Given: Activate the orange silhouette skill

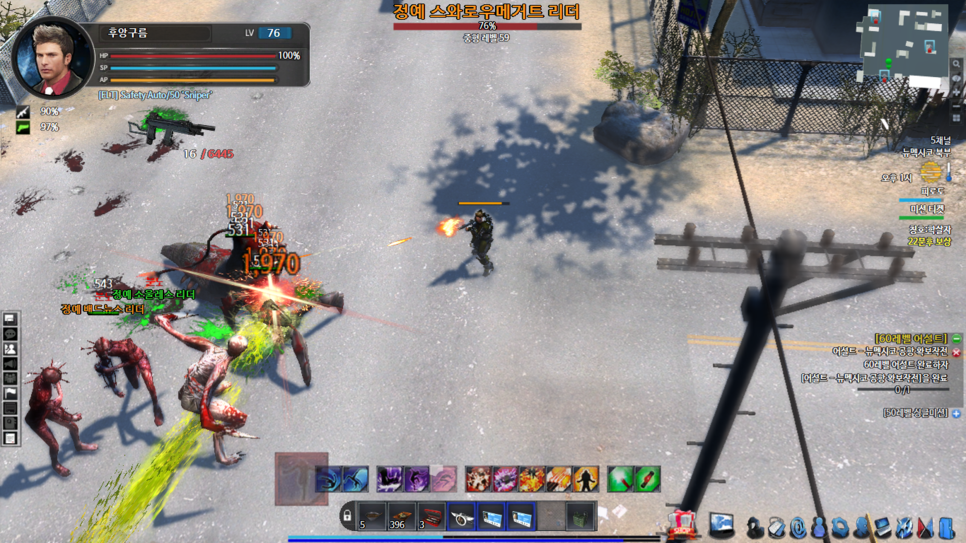Looking at the screenshot, I should point(586,479).
